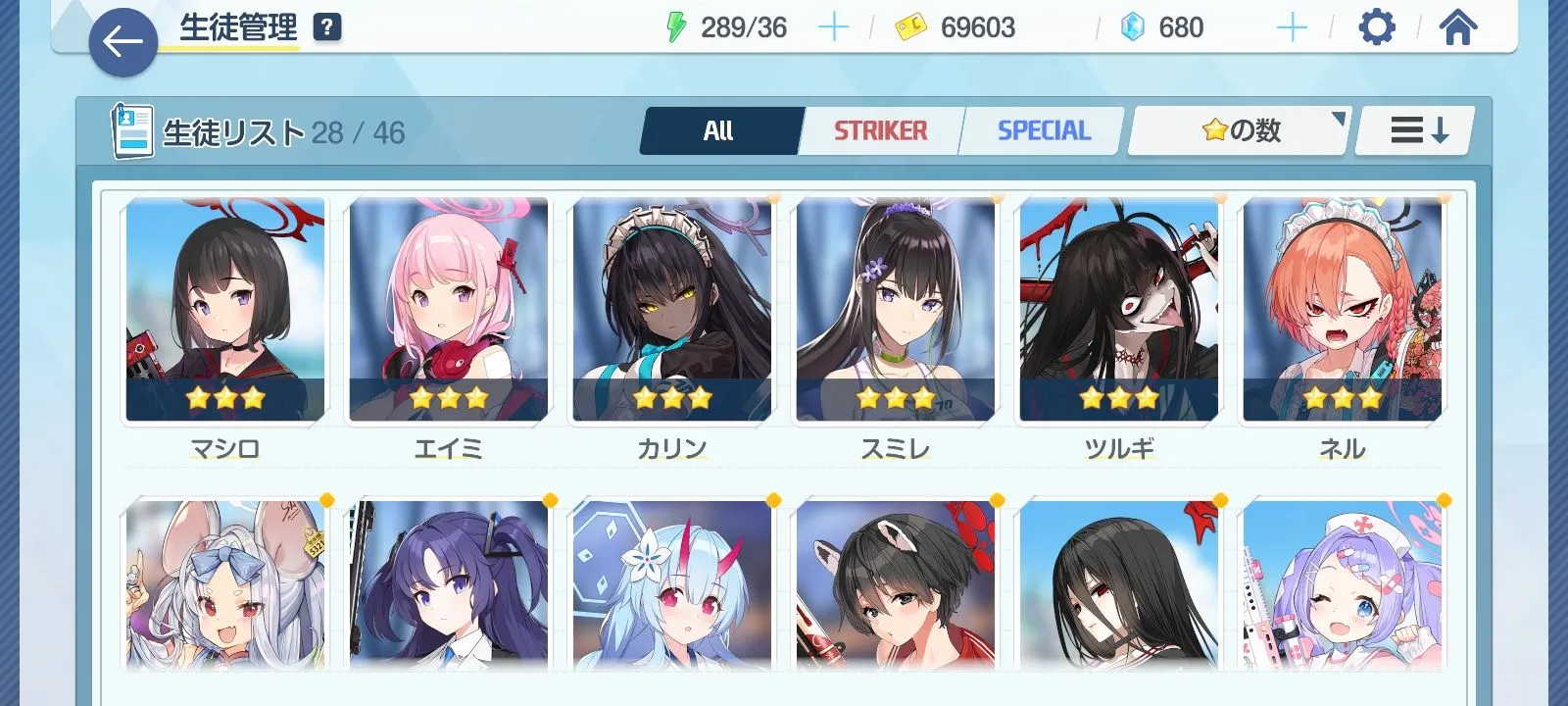Switch to the All tab

pos(720,130)
